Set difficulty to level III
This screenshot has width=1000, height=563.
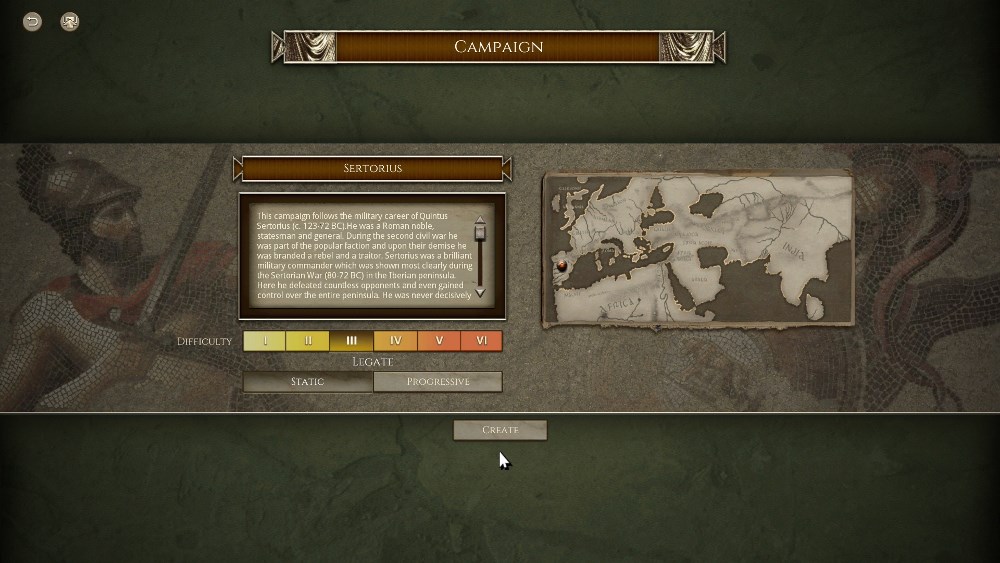point(351,341)
